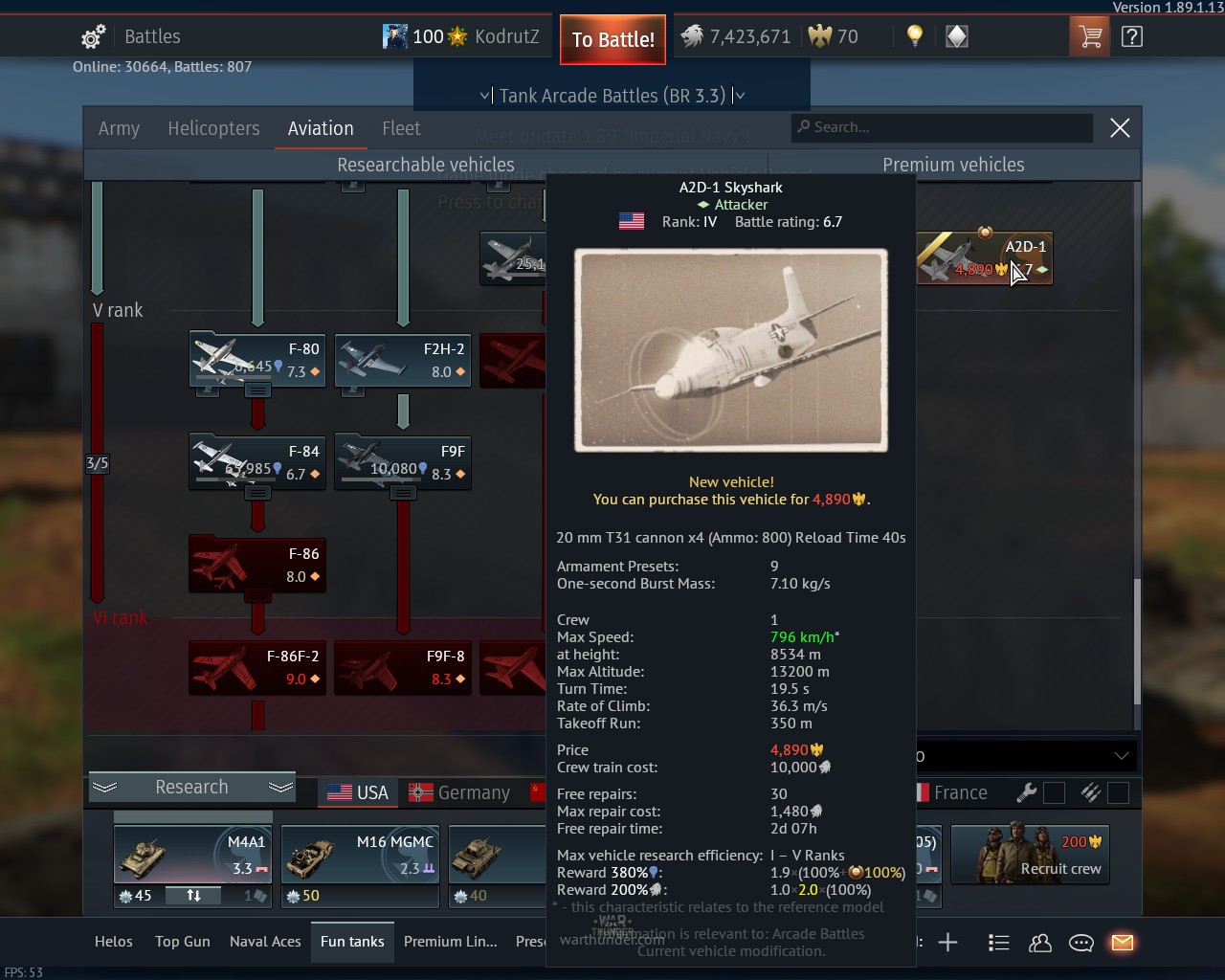Image resolution: width=1225 pixels, height=980 pixels.
Task: Type in the vehicle search field
Action: pyautogui.click(x=942, y=127)
